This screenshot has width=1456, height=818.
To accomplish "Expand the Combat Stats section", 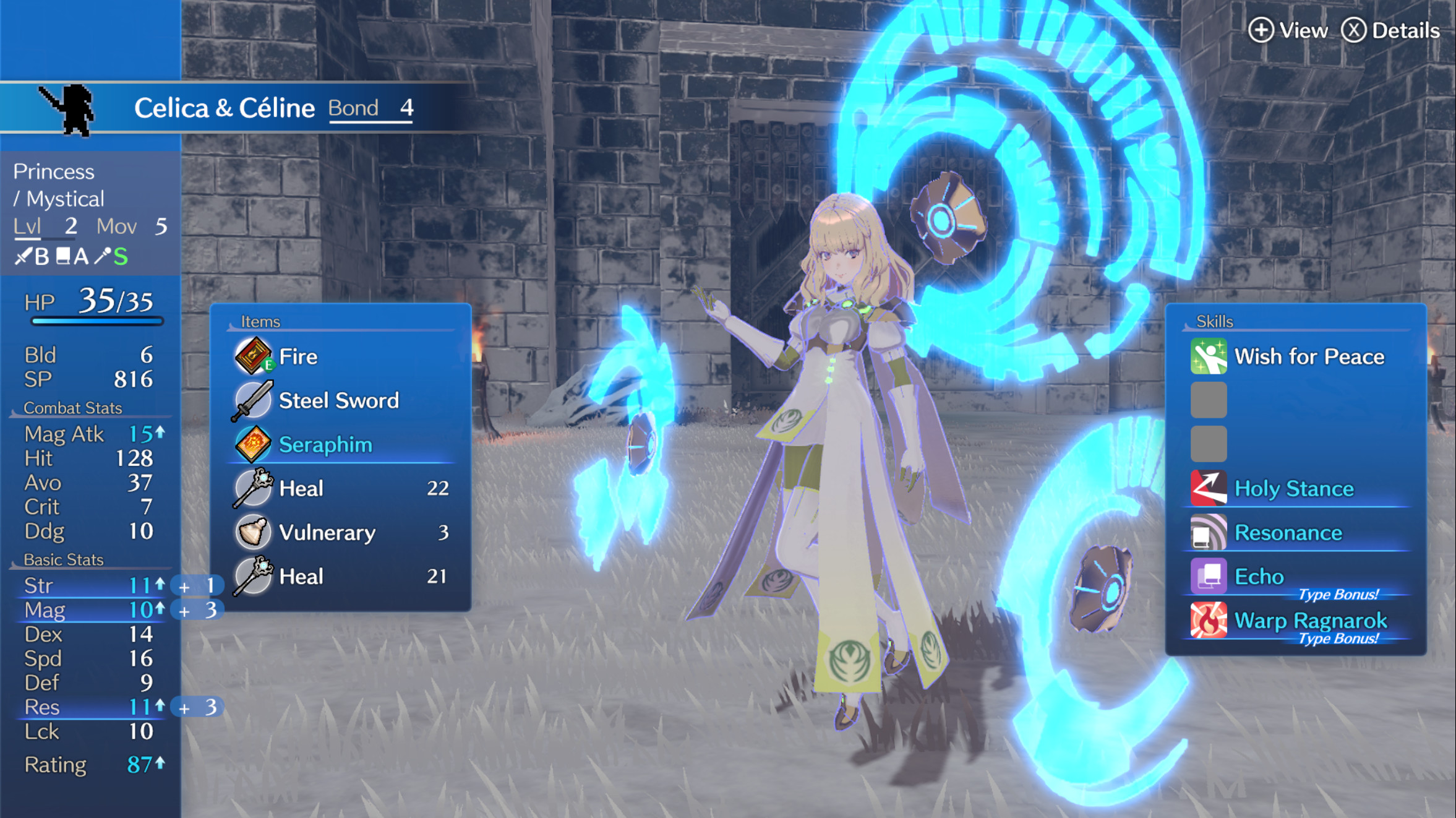I will (73, 408).
